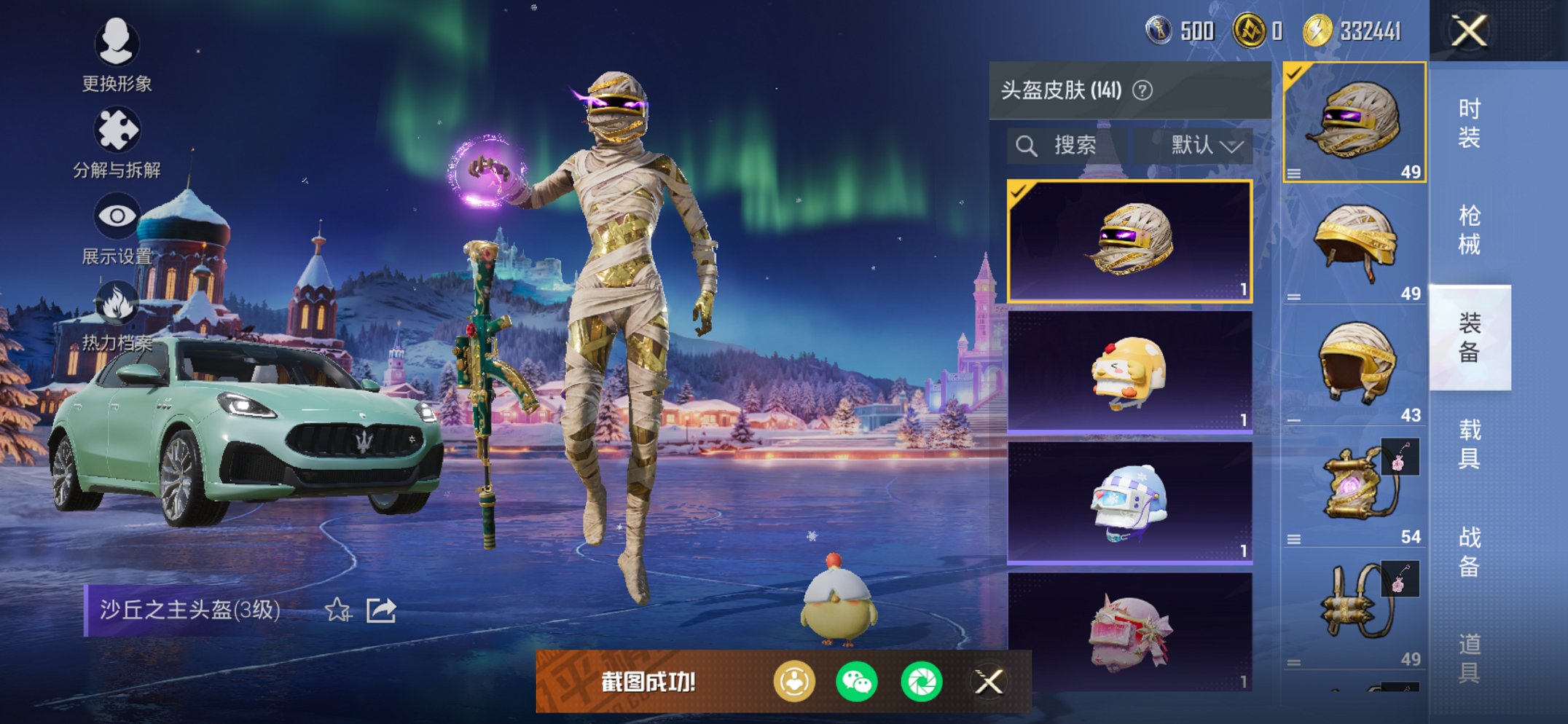Open the 更换形象 avatar change panel
Image resolution: width=1568 pixels, height=724 pixels.
(117, 45)
